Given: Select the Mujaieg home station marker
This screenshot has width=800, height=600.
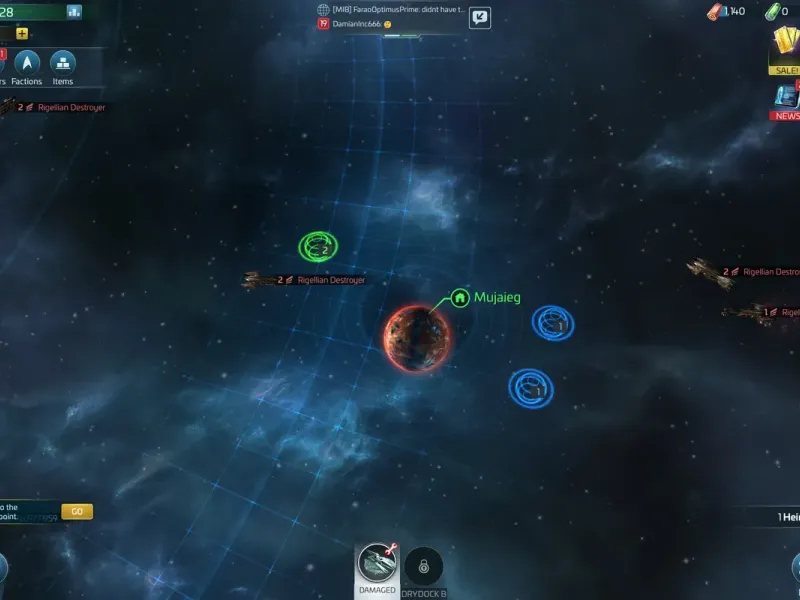Looking at the screenshot, I should point(460,297).
